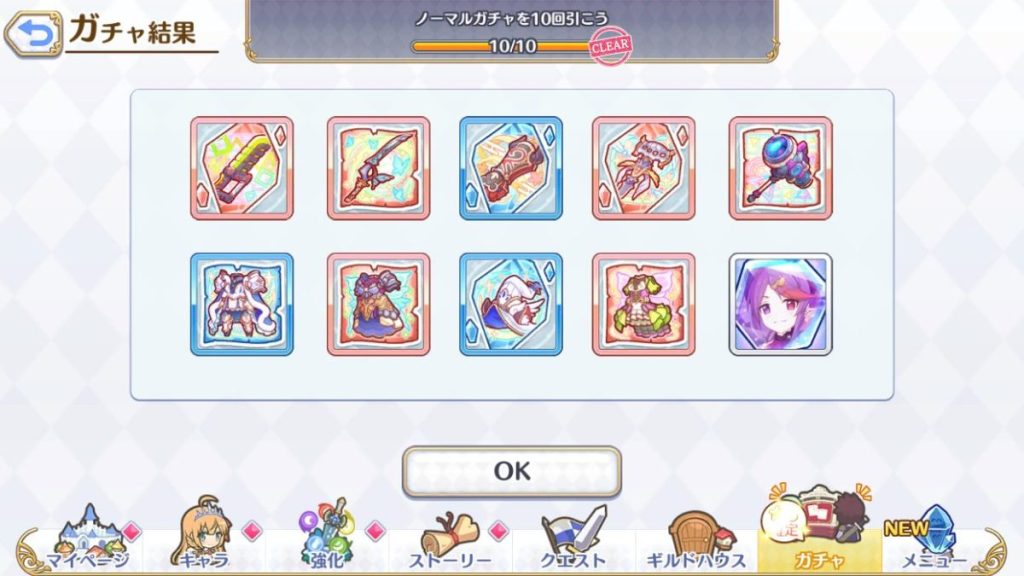The height and width of the screenshot is (576, 1024).
Task: Select the dark dress with yellow sash blueprint
Action: pos(378,304)
